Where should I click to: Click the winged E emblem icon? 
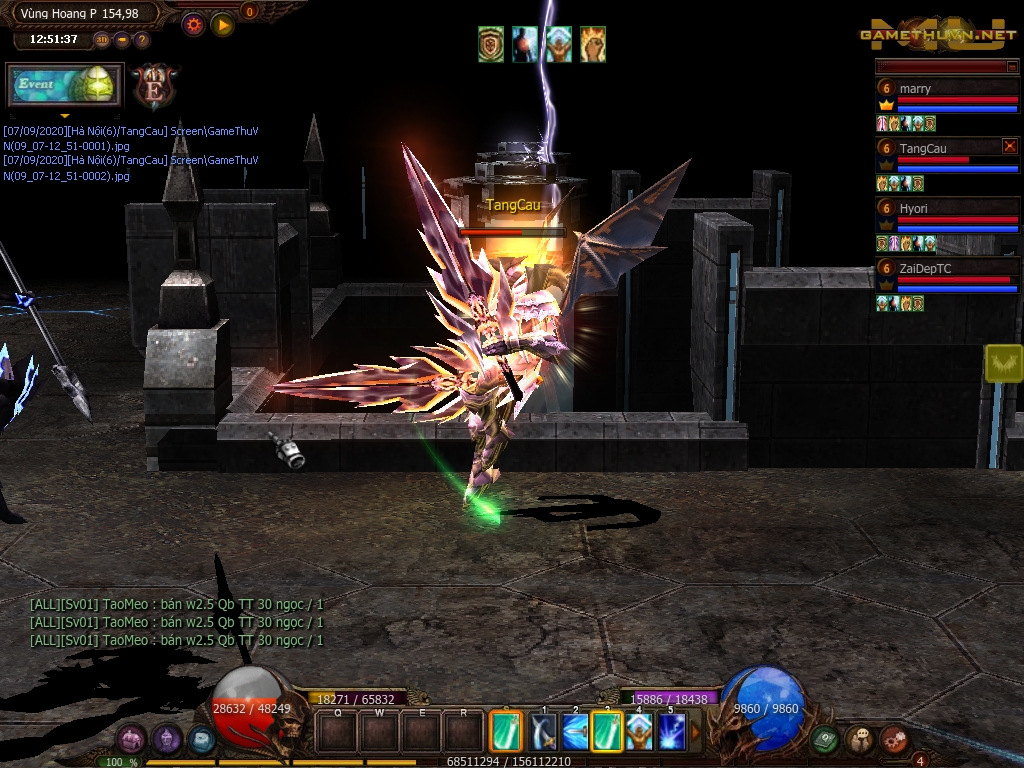(x=155, y=86)
